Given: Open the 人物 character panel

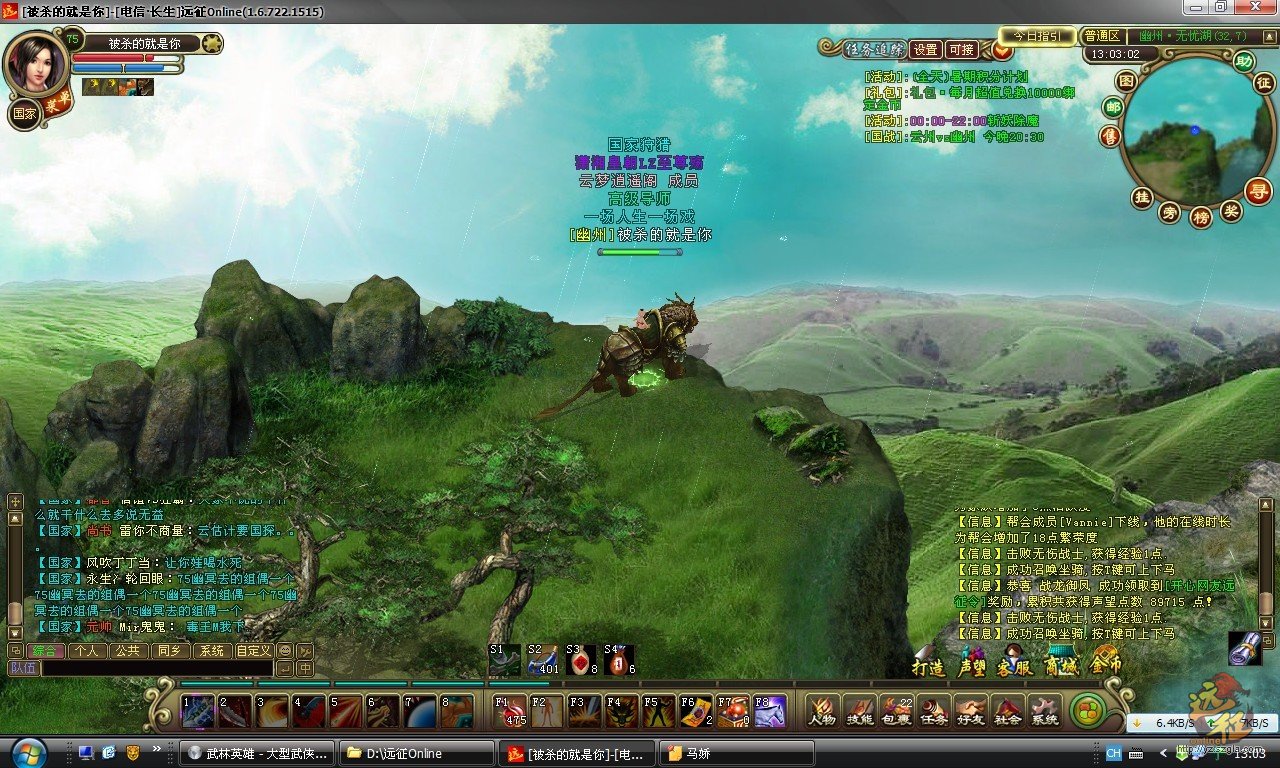Looking at the screenshot, I should (822, 710).
